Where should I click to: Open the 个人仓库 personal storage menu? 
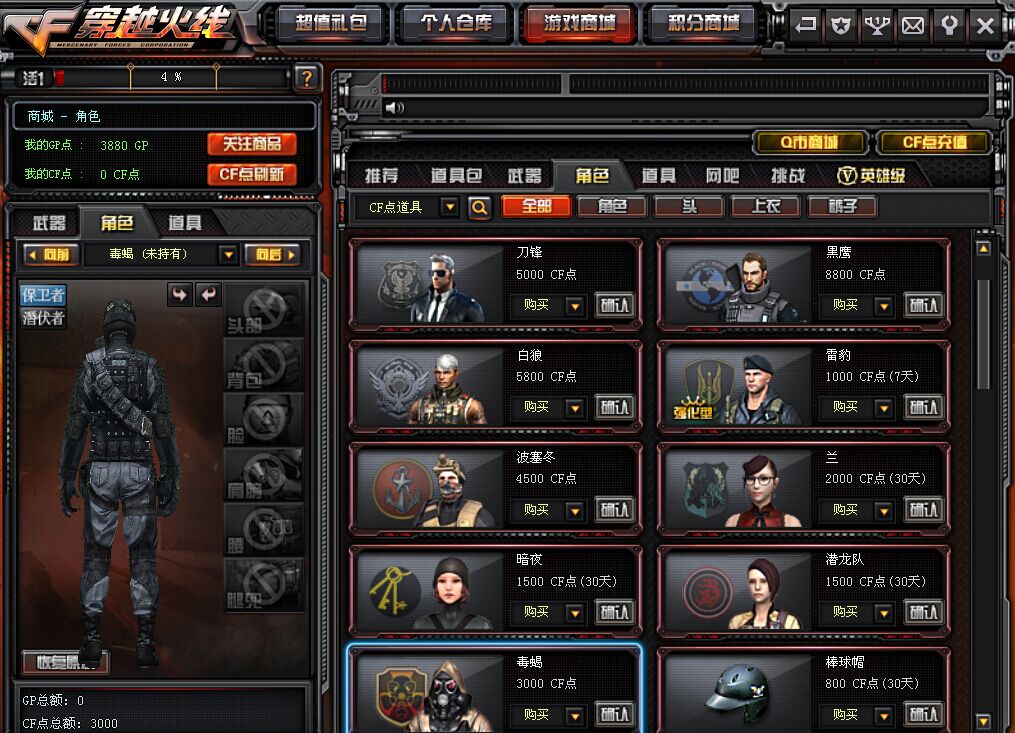coord(455,23)
